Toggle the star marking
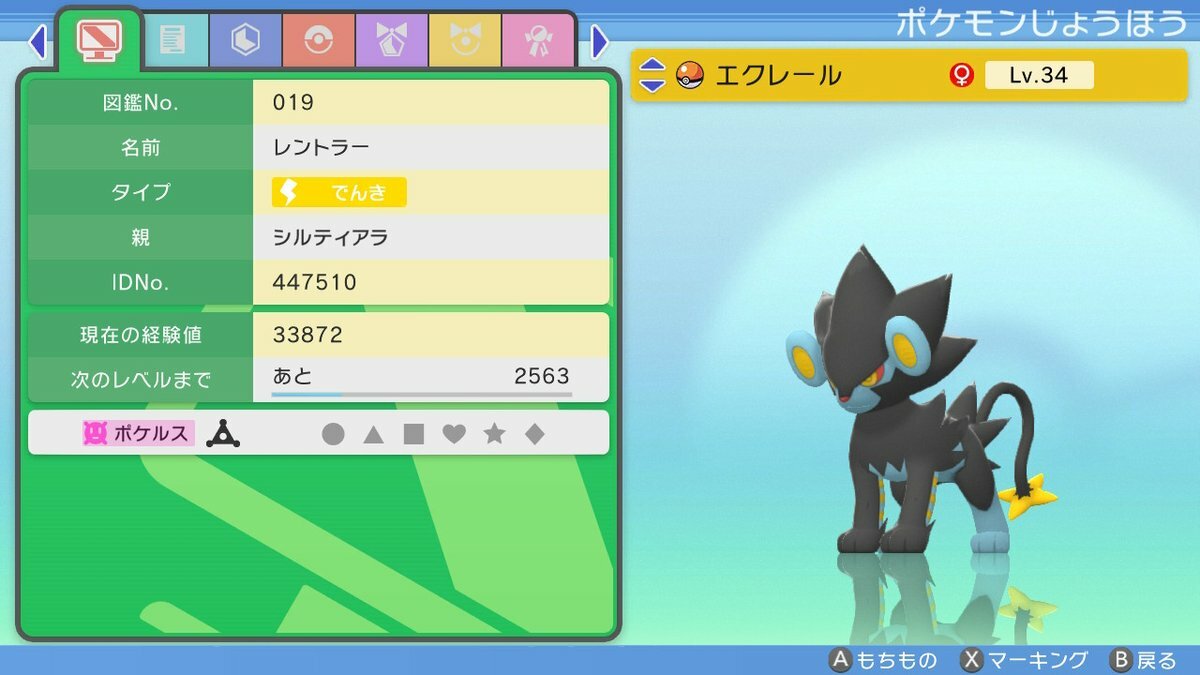Image resolution: width=1200 pixels, height=675 pixels. [494, 434]
